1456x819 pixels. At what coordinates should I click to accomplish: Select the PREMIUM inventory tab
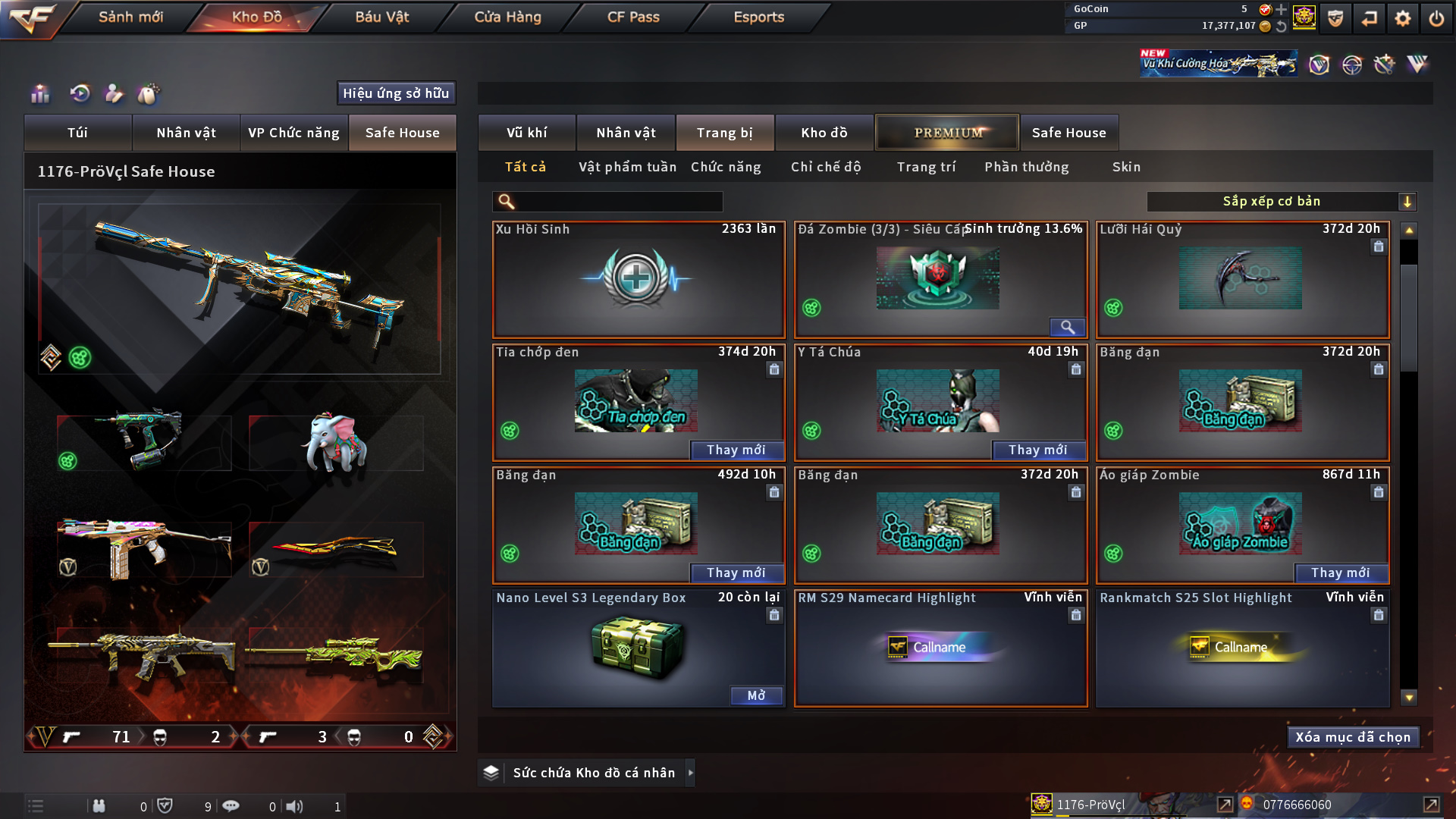pos(947,133)
